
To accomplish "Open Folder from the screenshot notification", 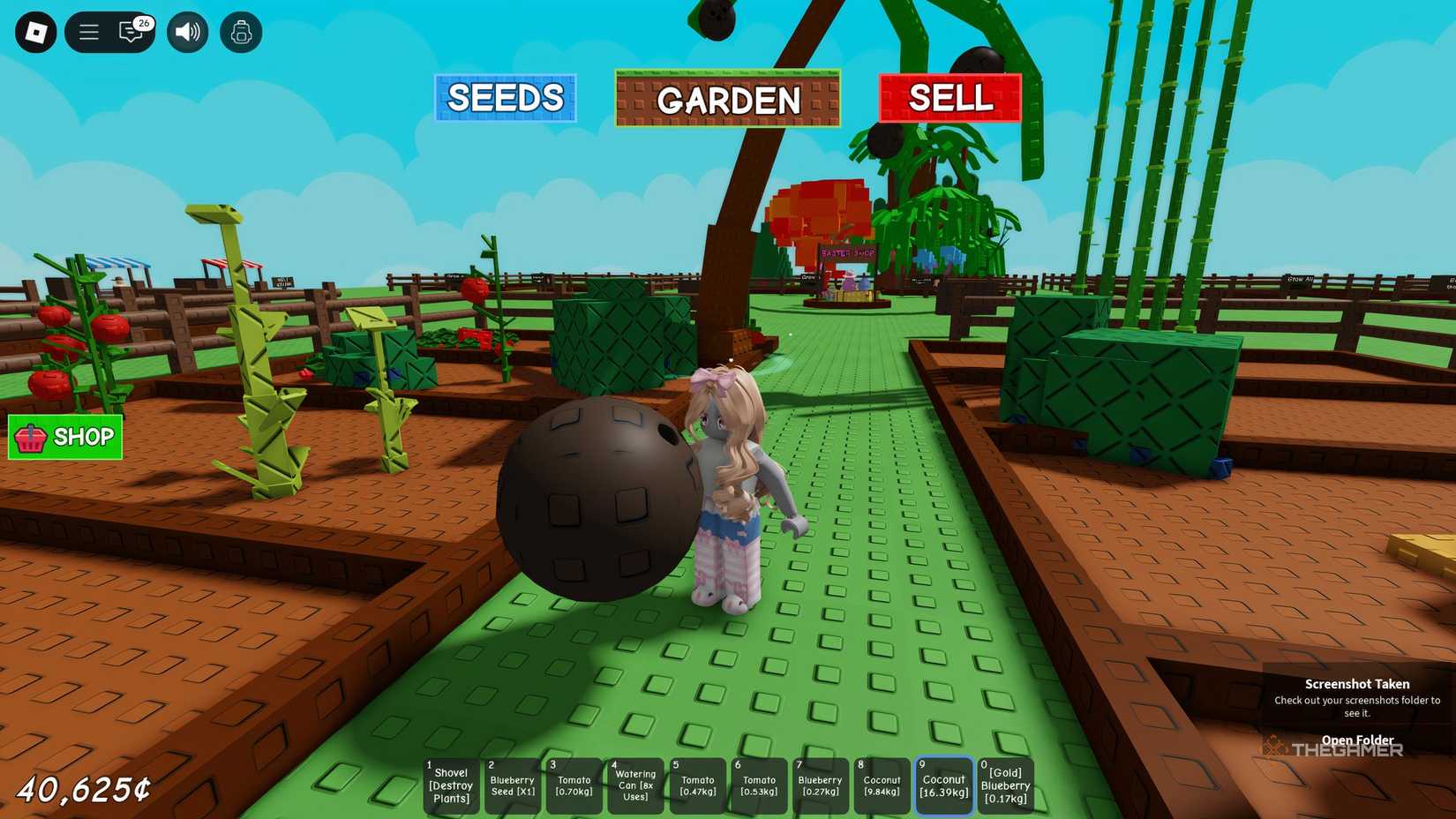I will point(1356,740).
